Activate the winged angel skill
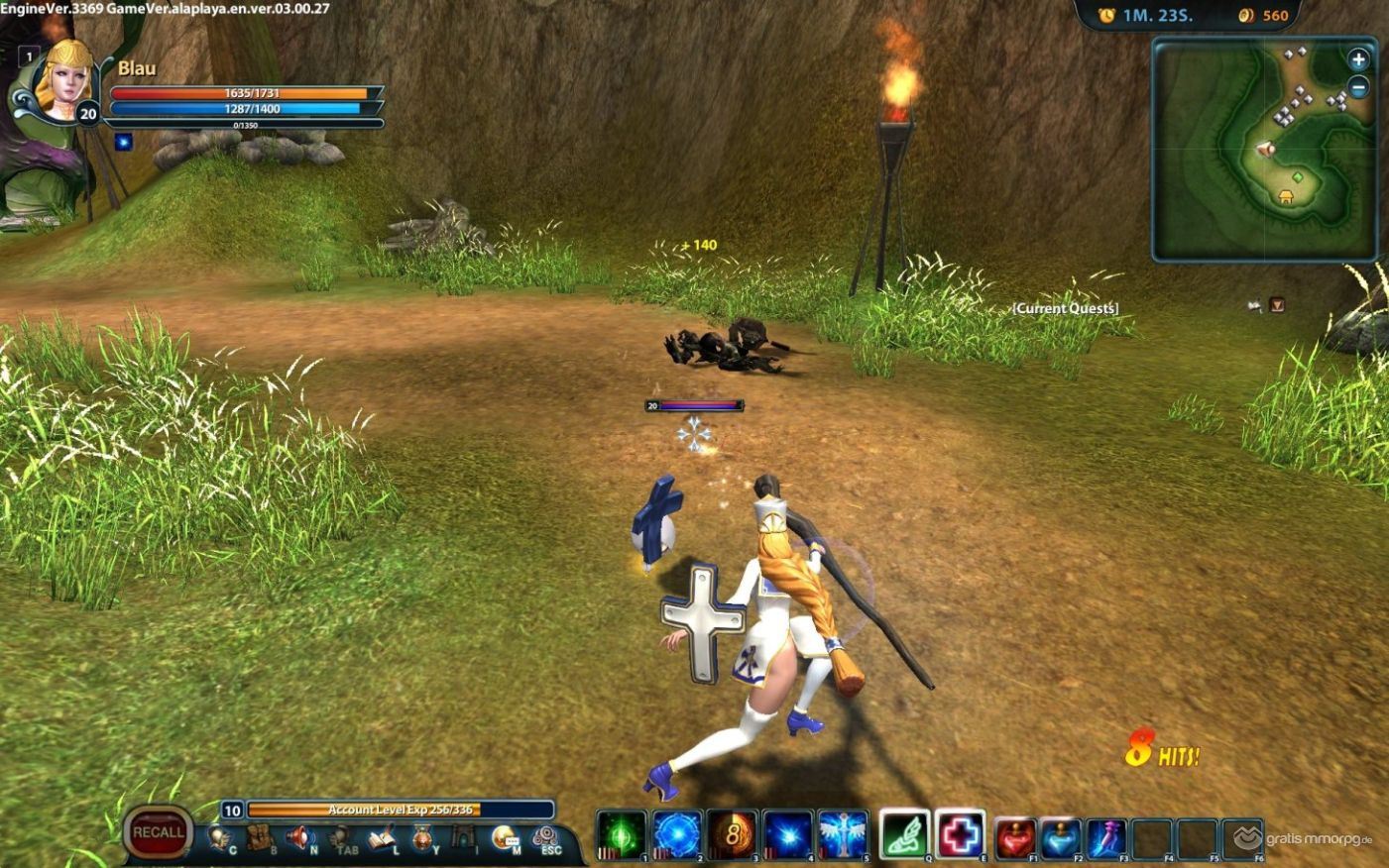 844,835
